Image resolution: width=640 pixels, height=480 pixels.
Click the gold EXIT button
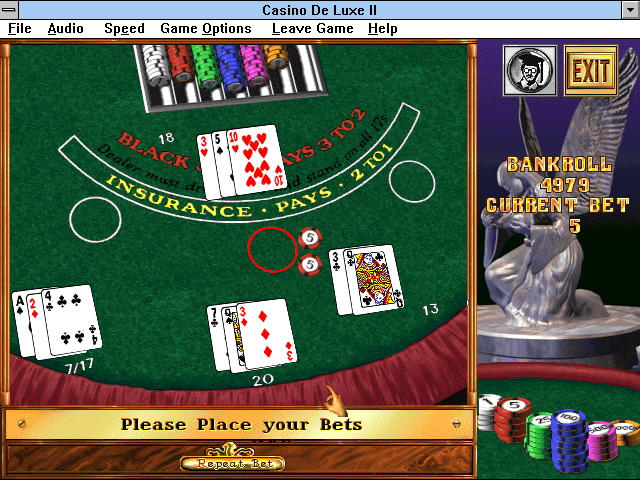[590, 70]
